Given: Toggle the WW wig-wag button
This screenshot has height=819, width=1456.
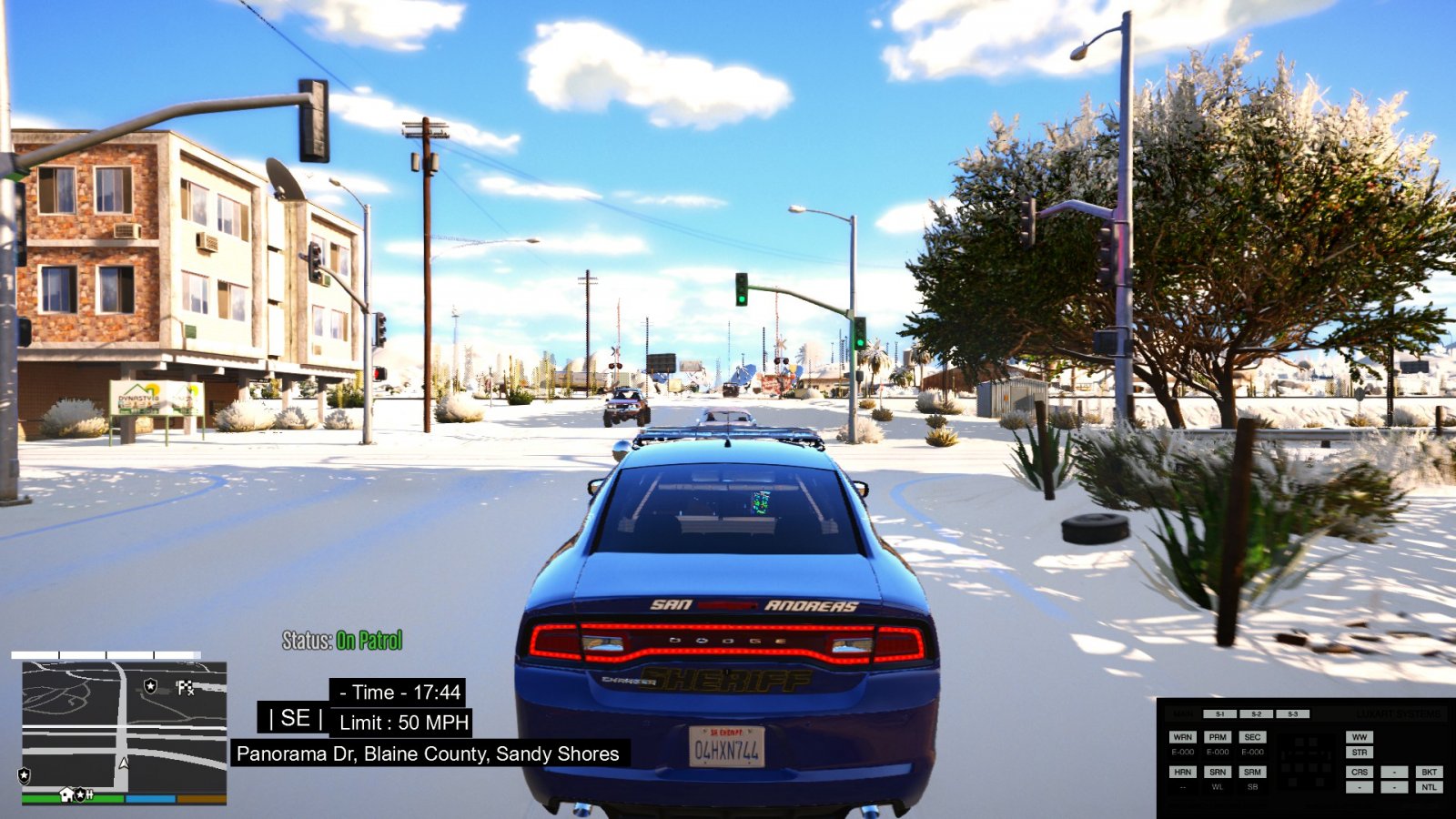Looking at the screenshot, I should (1360, 737).
